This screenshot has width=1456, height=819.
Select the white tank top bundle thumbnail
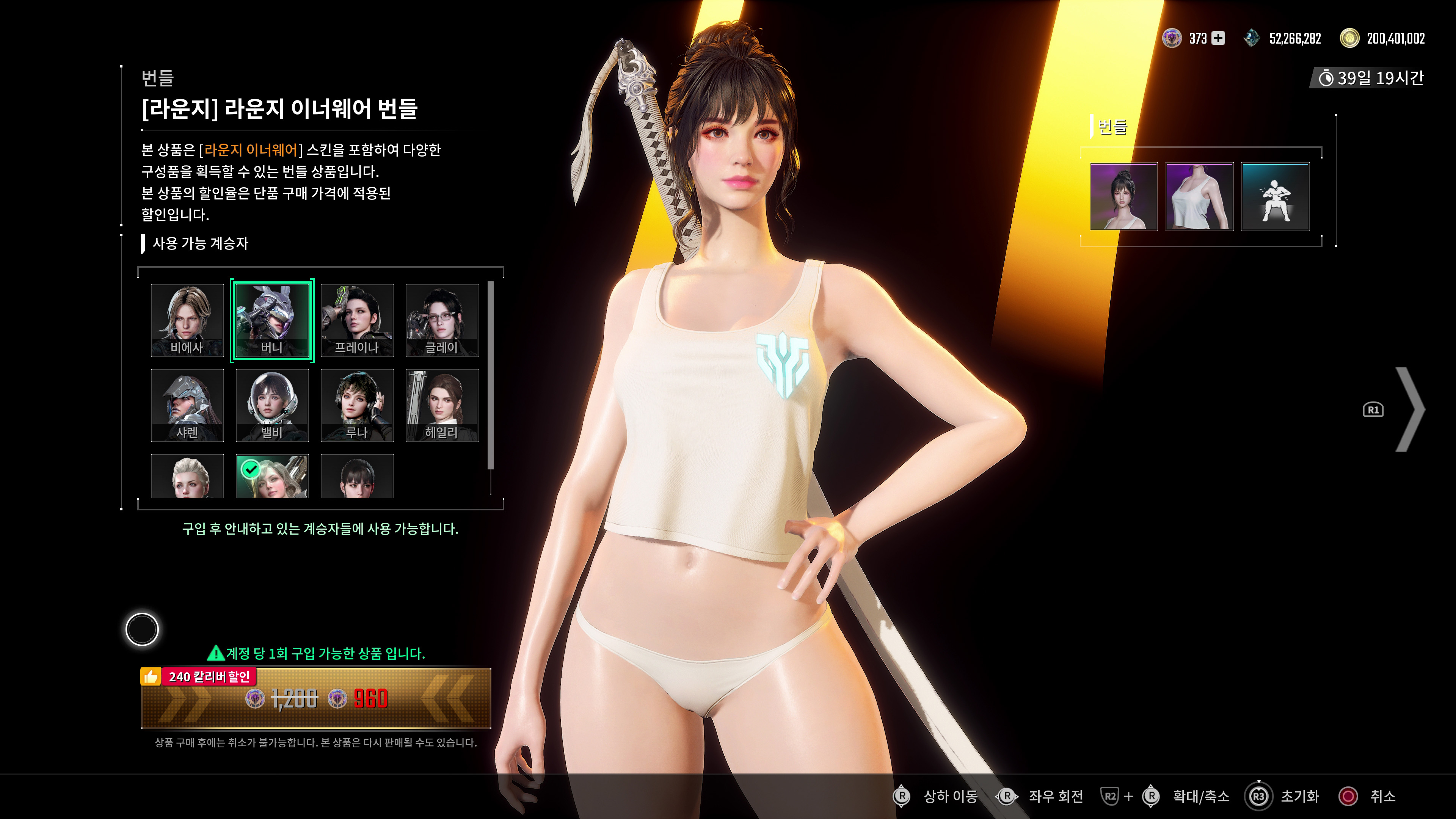coord(1199,196)
